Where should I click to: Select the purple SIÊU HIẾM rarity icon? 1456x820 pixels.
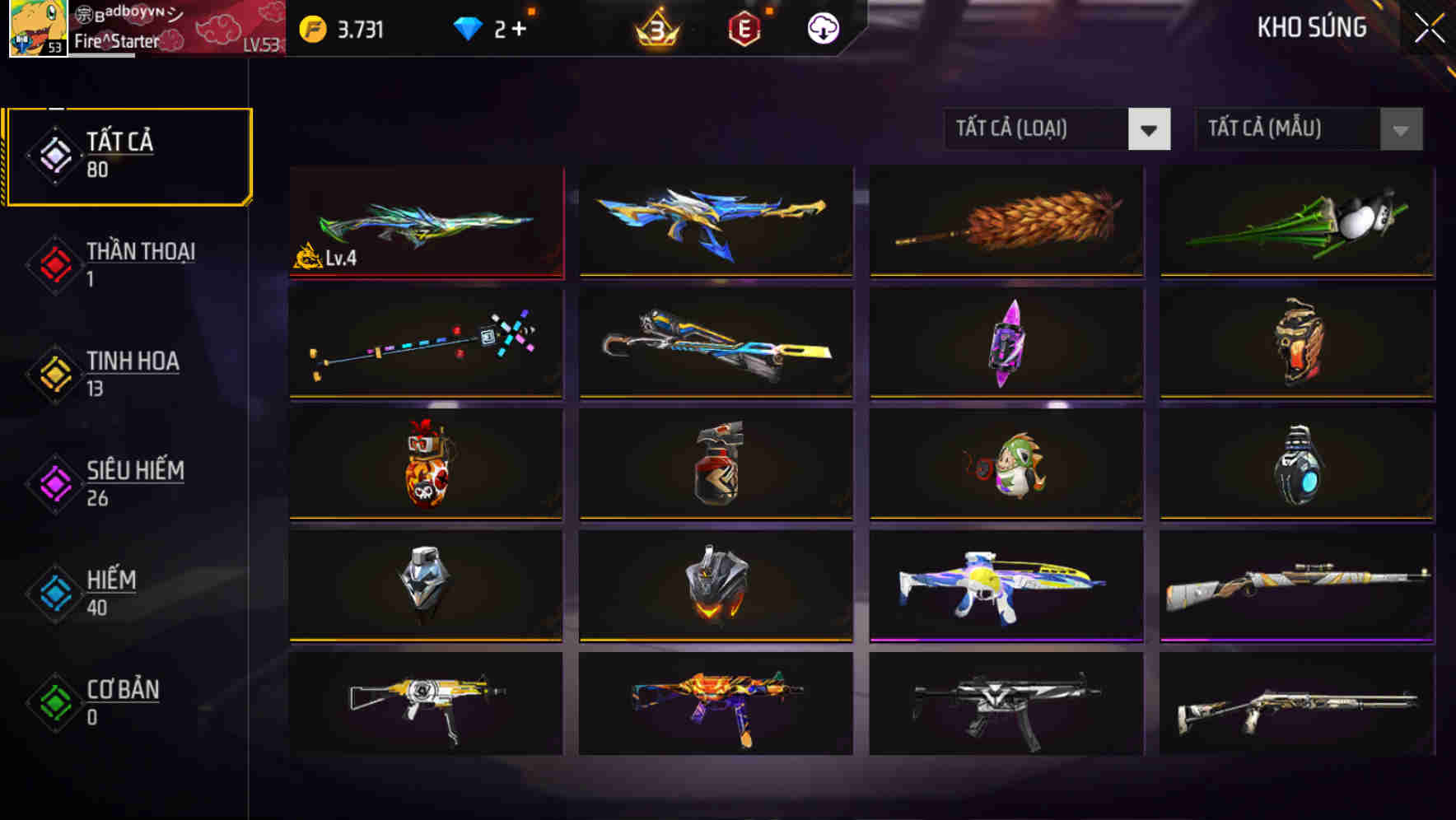click(54, 484)
